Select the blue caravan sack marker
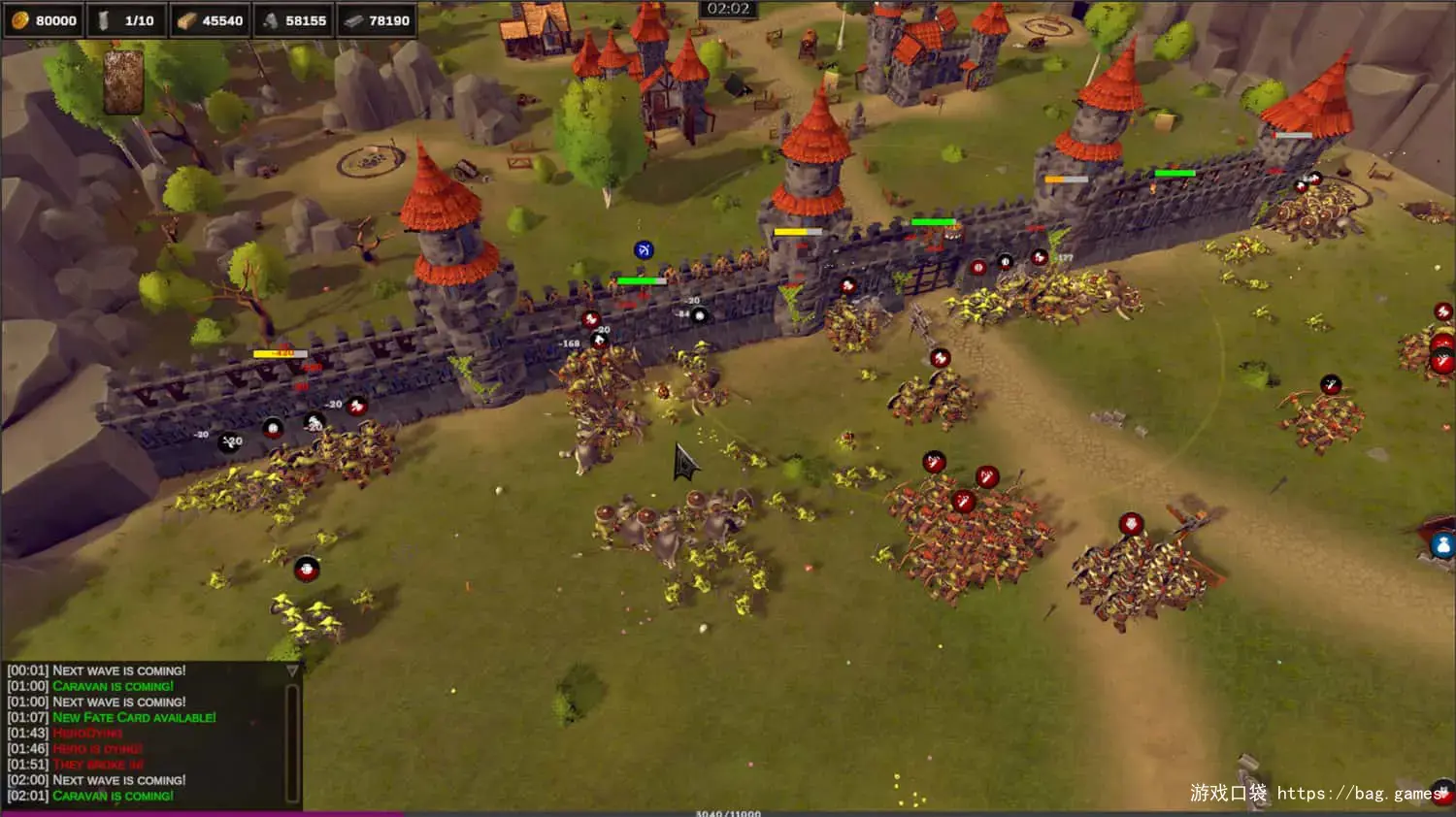 pyautogui.click(x=1442, y=544)
